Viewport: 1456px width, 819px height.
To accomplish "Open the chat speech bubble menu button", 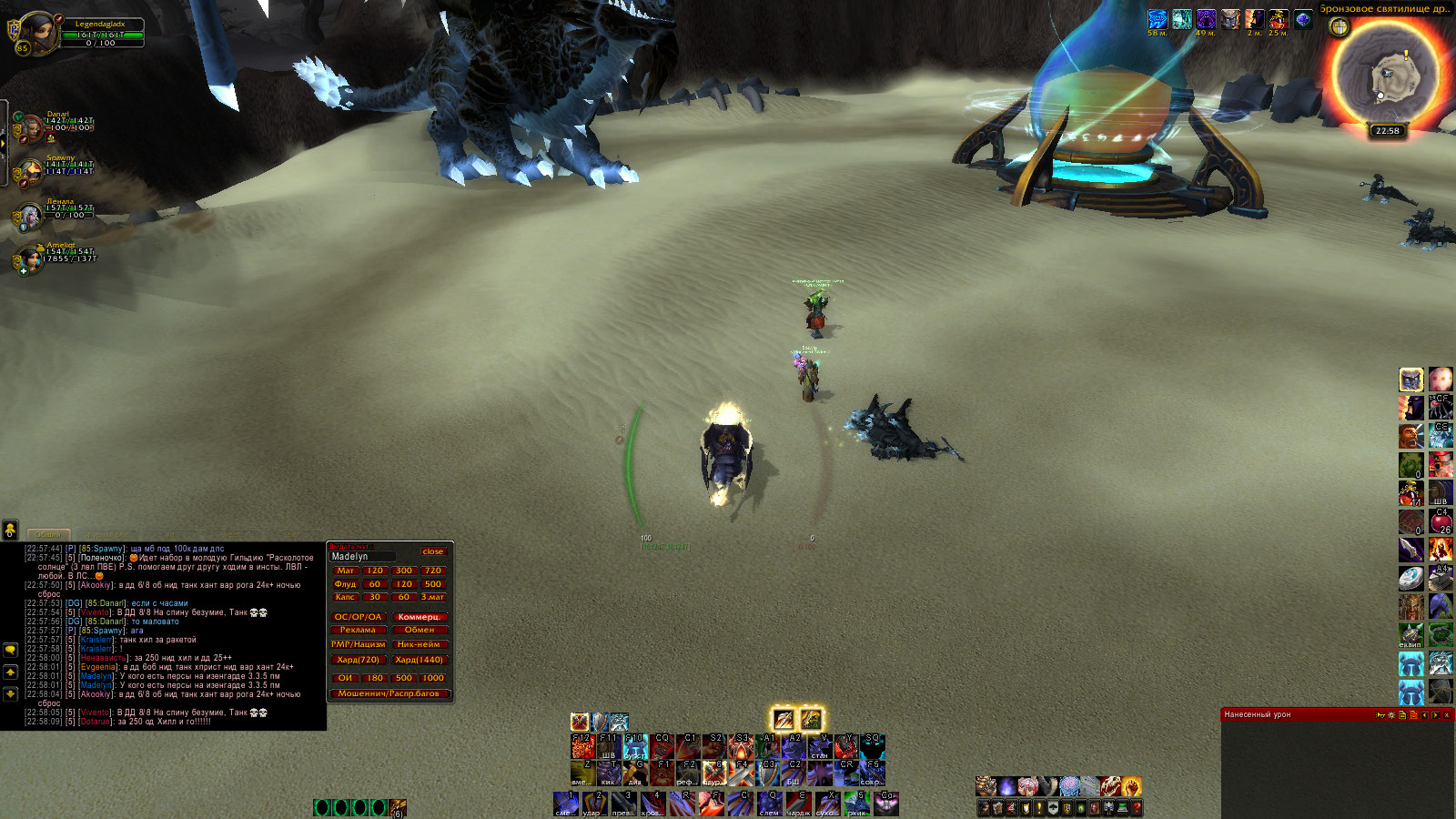I will [11, 650].
